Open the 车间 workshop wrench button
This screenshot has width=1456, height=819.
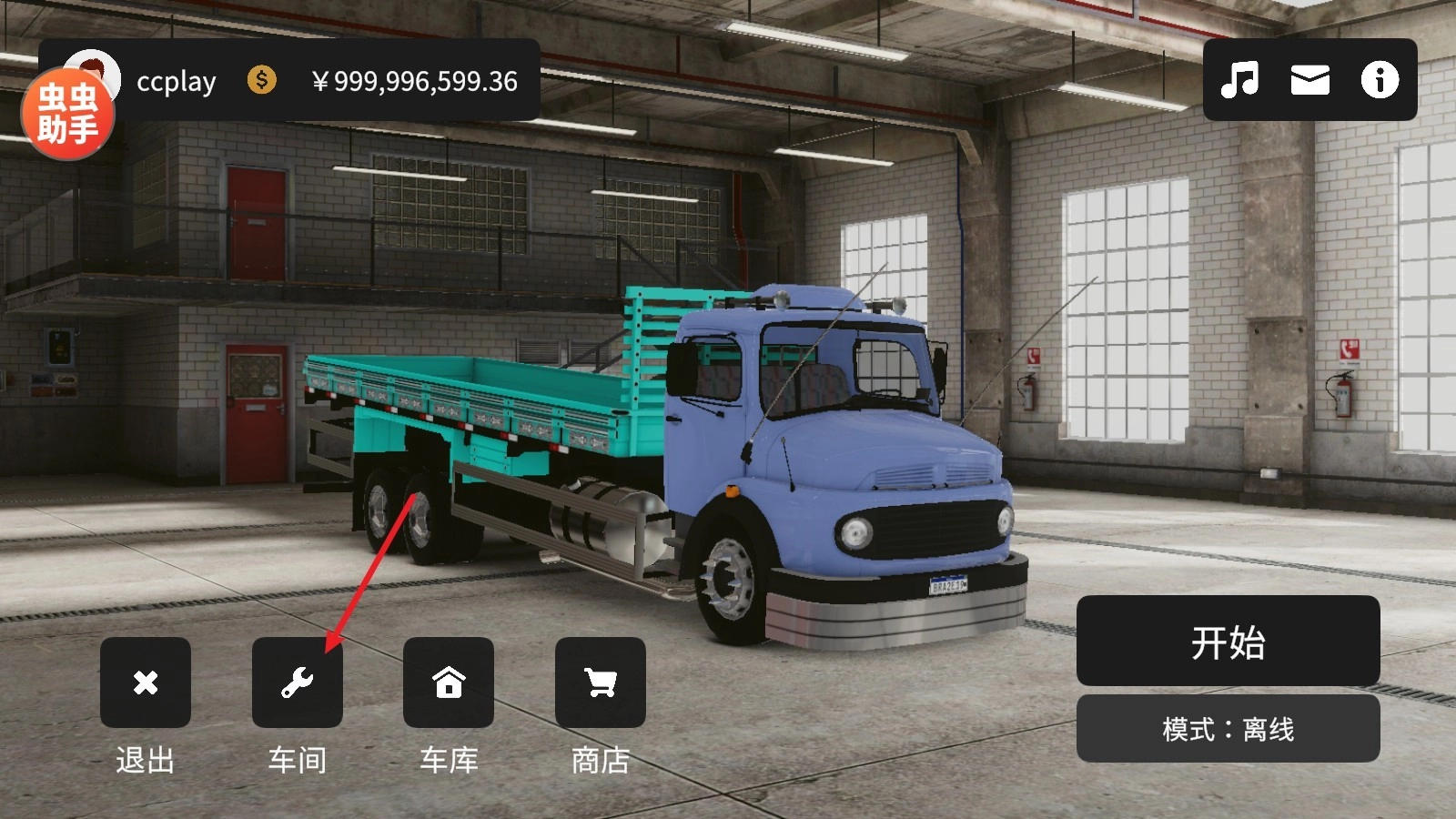(298, 682)
